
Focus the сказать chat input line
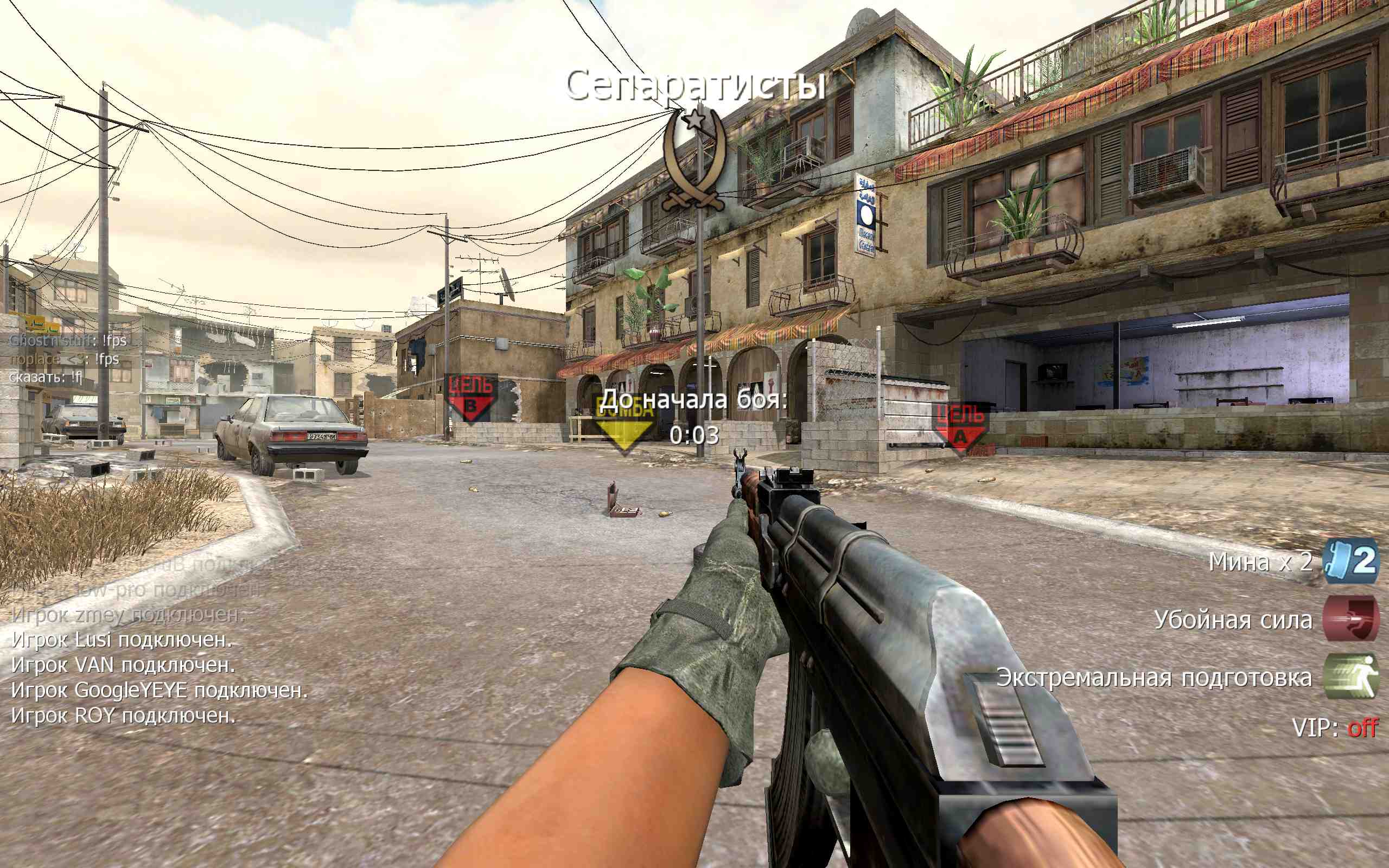[x=46, y=377]
